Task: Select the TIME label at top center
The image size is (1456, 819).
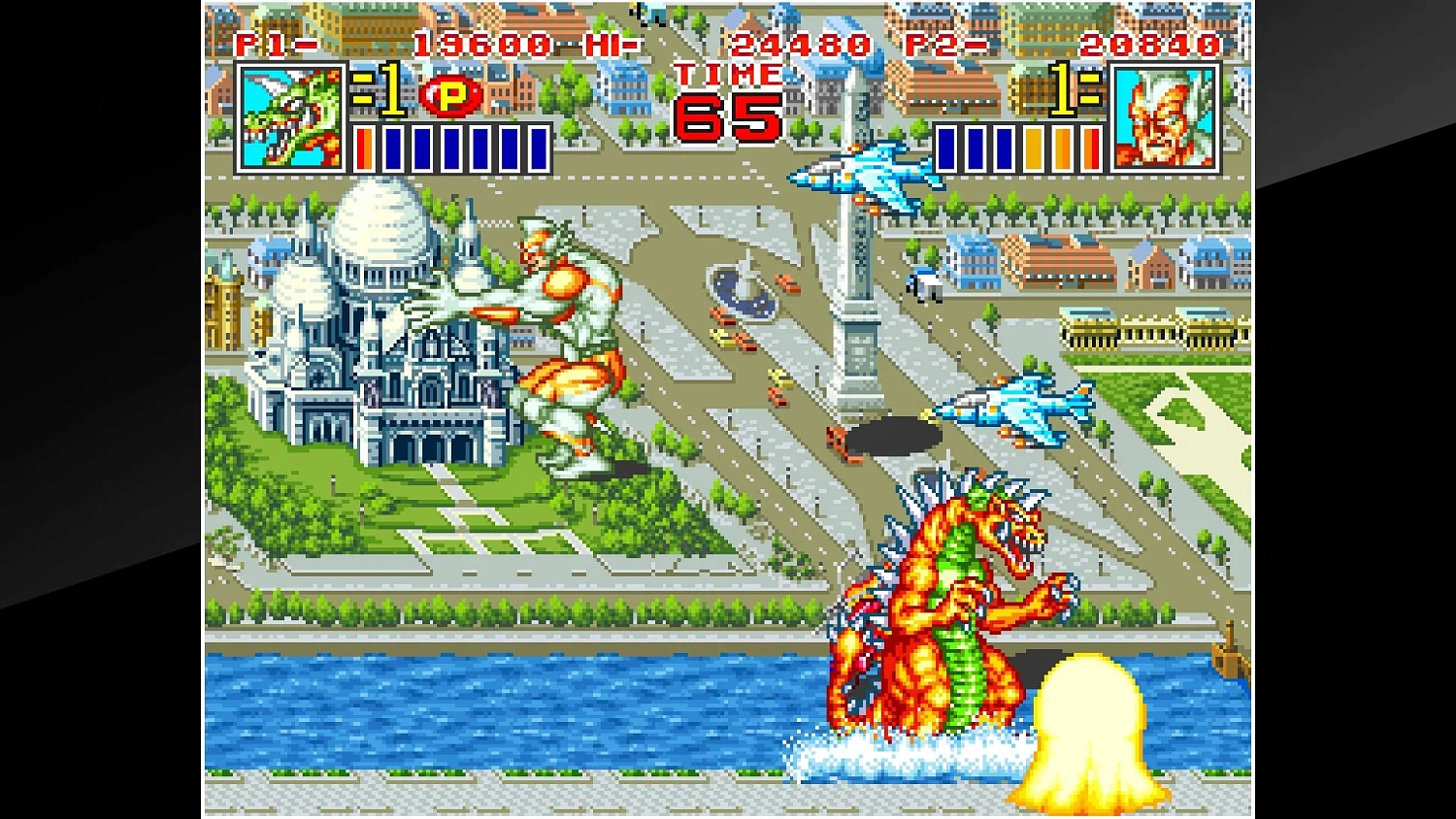Action: click(728, 75)
